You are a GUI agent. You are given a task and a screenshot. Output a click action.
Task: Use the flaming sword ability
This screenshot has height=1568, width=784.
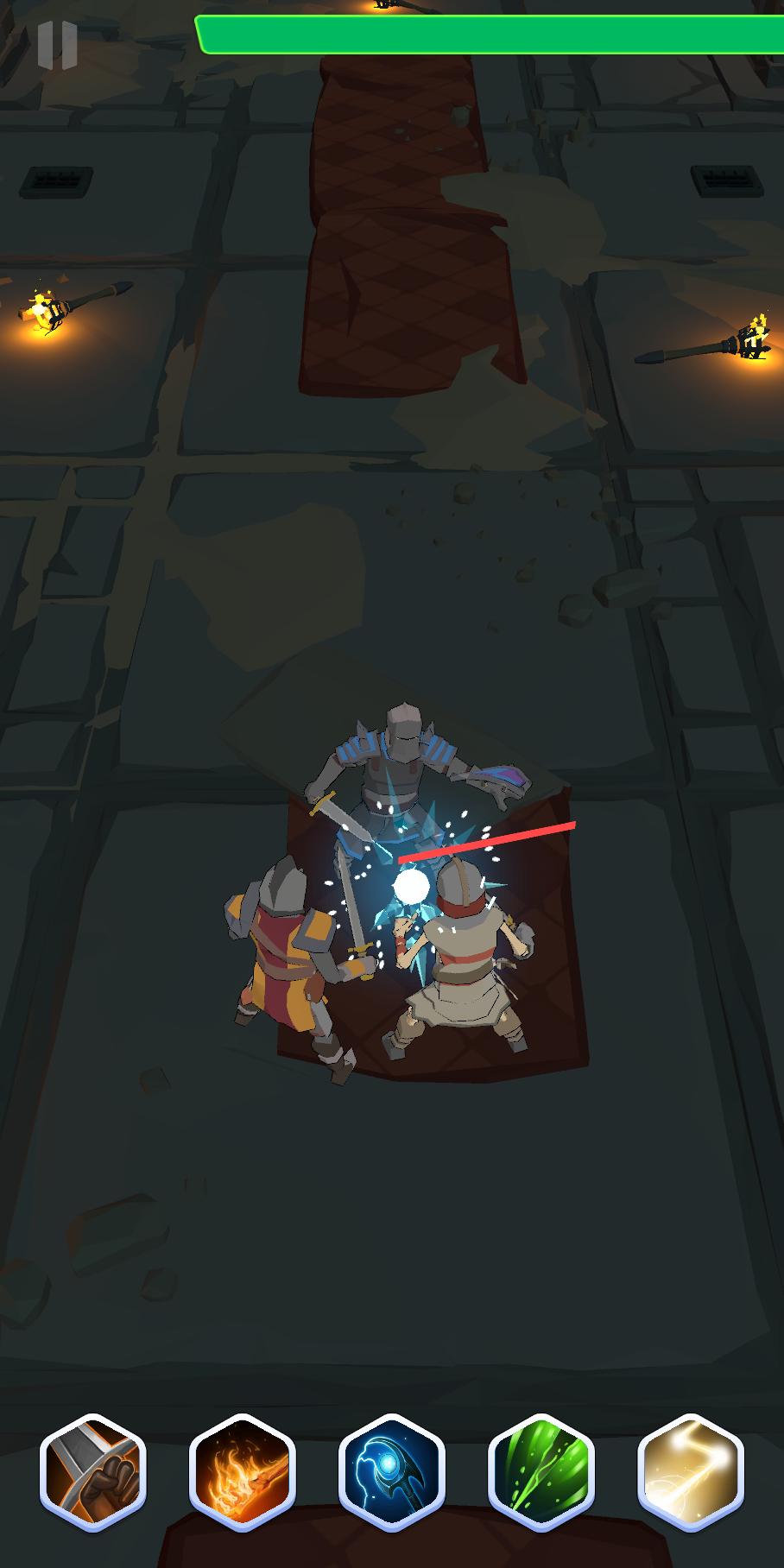pyautogui.click(x=243, y=1471)
